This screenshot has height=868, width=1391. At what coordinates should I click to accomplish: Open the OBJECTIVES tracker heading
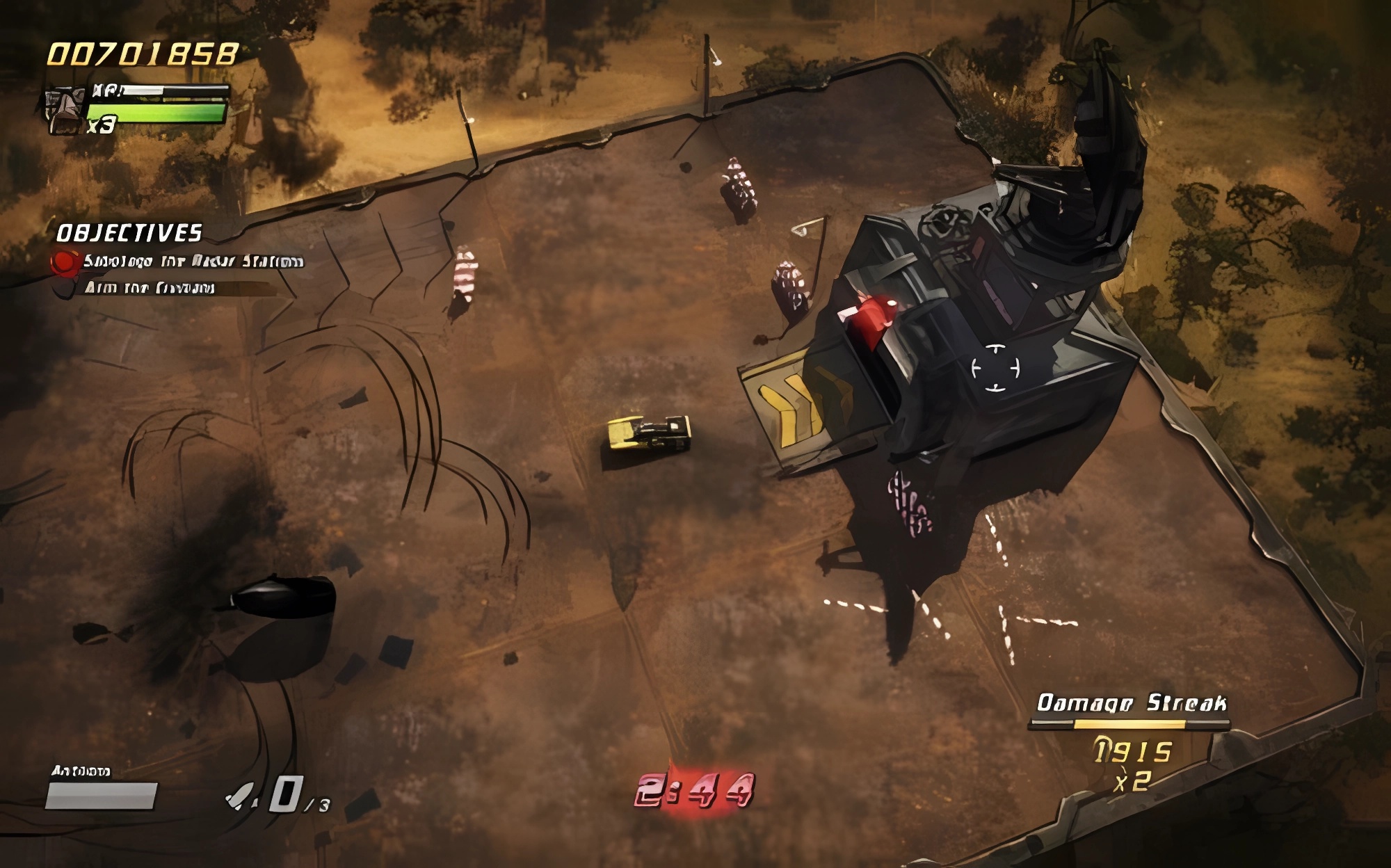tap(129, 233)
